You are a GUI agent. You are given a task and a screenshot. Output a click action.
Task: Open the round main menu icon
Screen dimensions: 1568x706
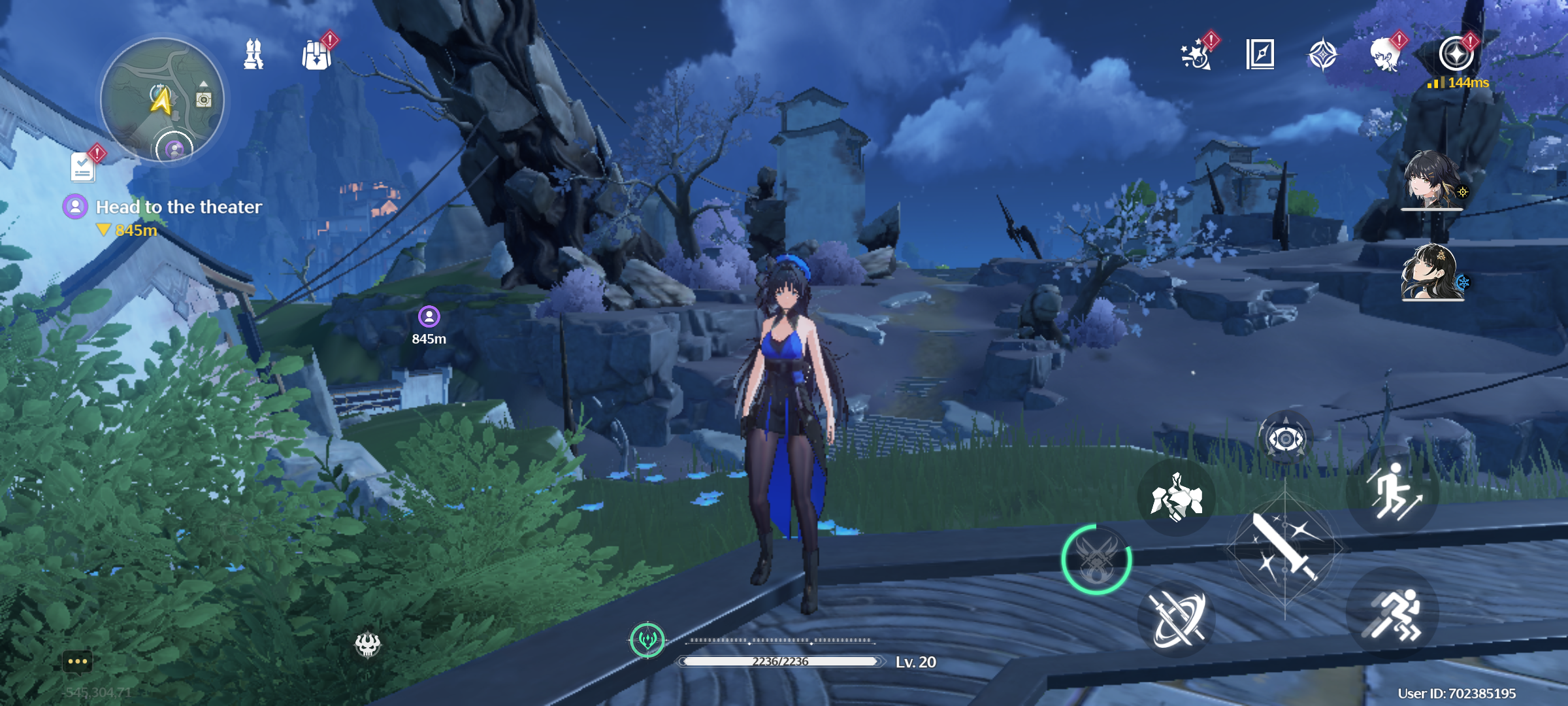coord(1456,54)
